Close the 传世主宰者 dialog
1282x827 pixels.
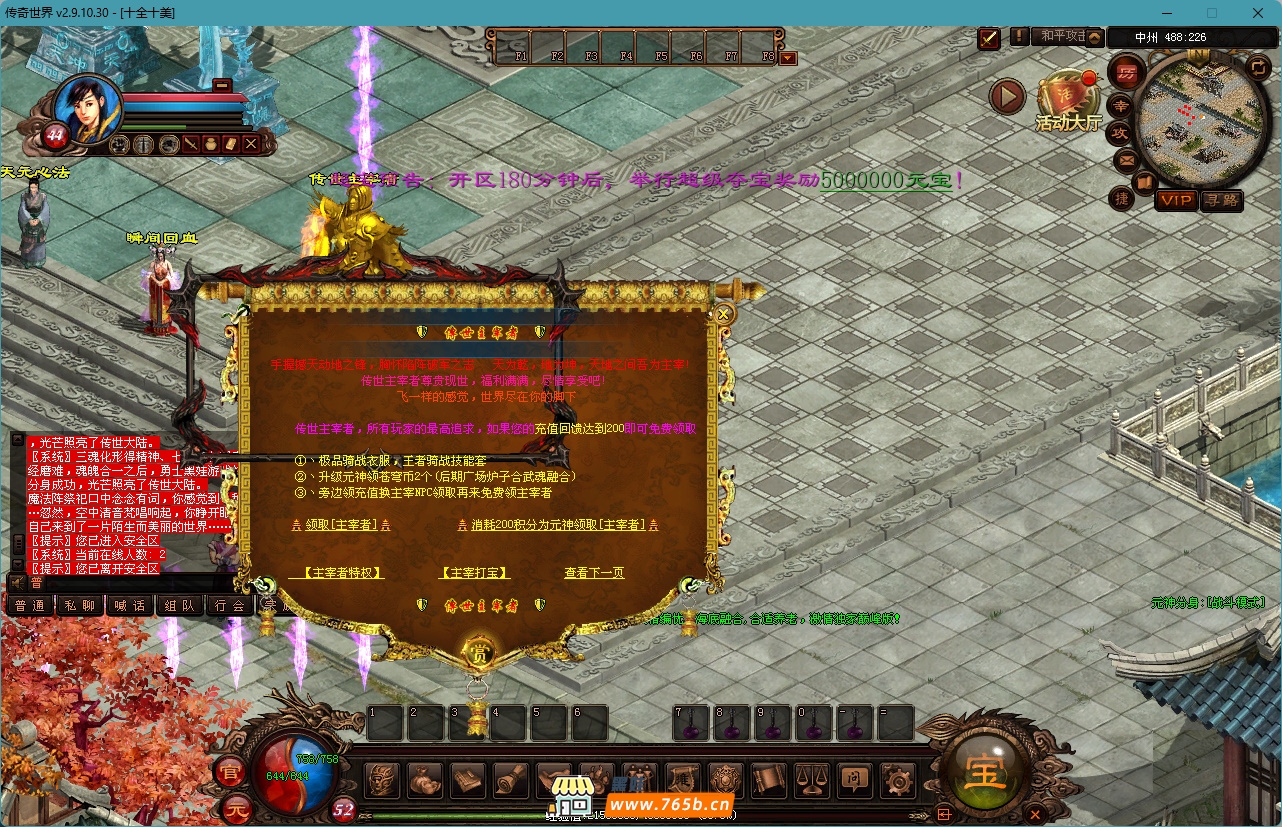click(x=724, y=314)
